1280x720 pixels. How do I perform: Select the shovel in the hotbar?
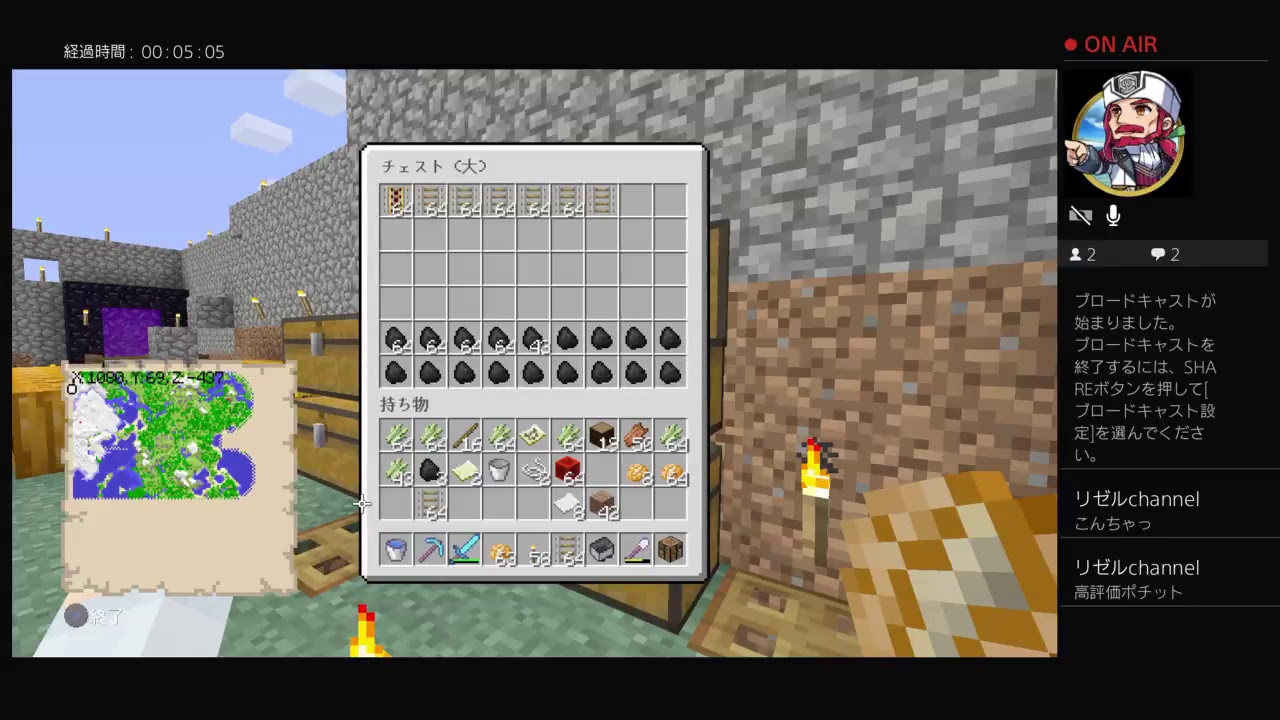tap(636, 549)
